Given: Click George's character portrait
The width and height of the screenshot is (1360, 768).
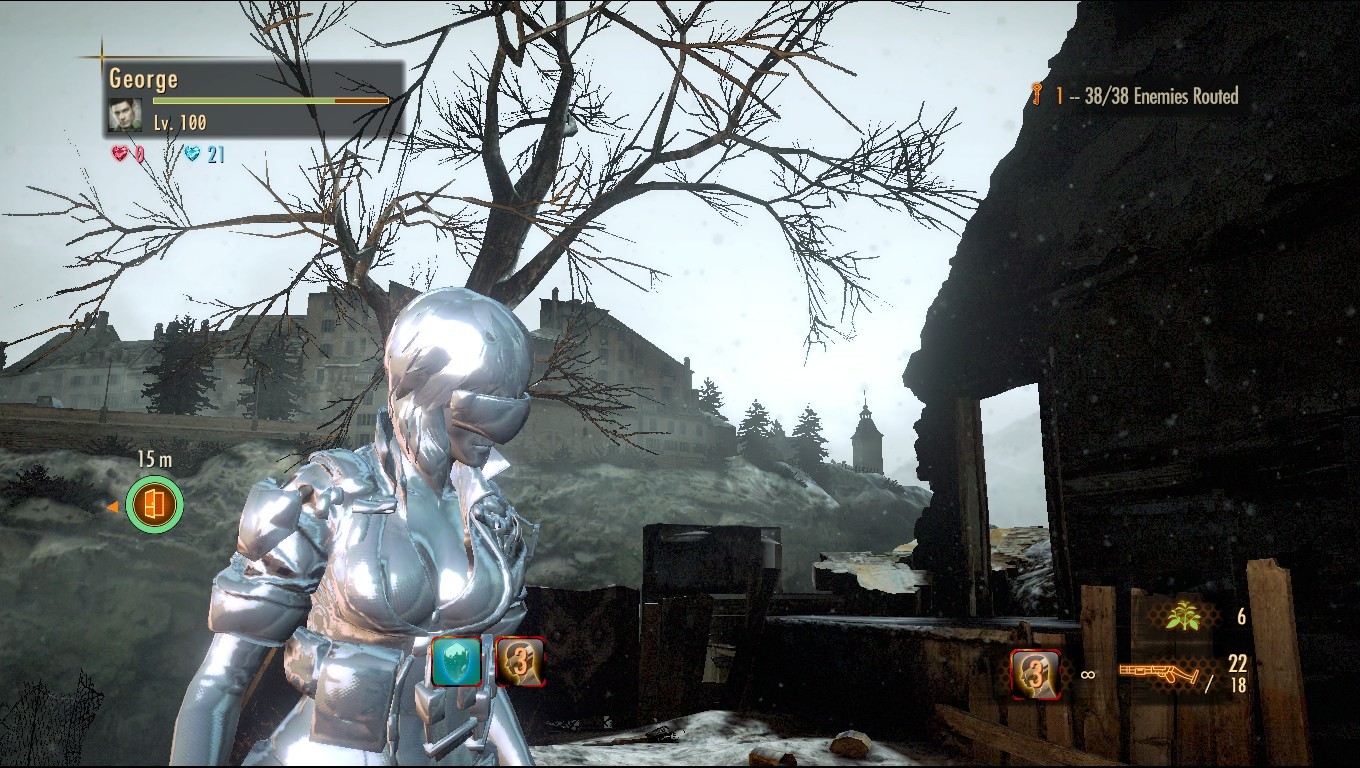Looking at the screenshot, I should coord(125,115).
